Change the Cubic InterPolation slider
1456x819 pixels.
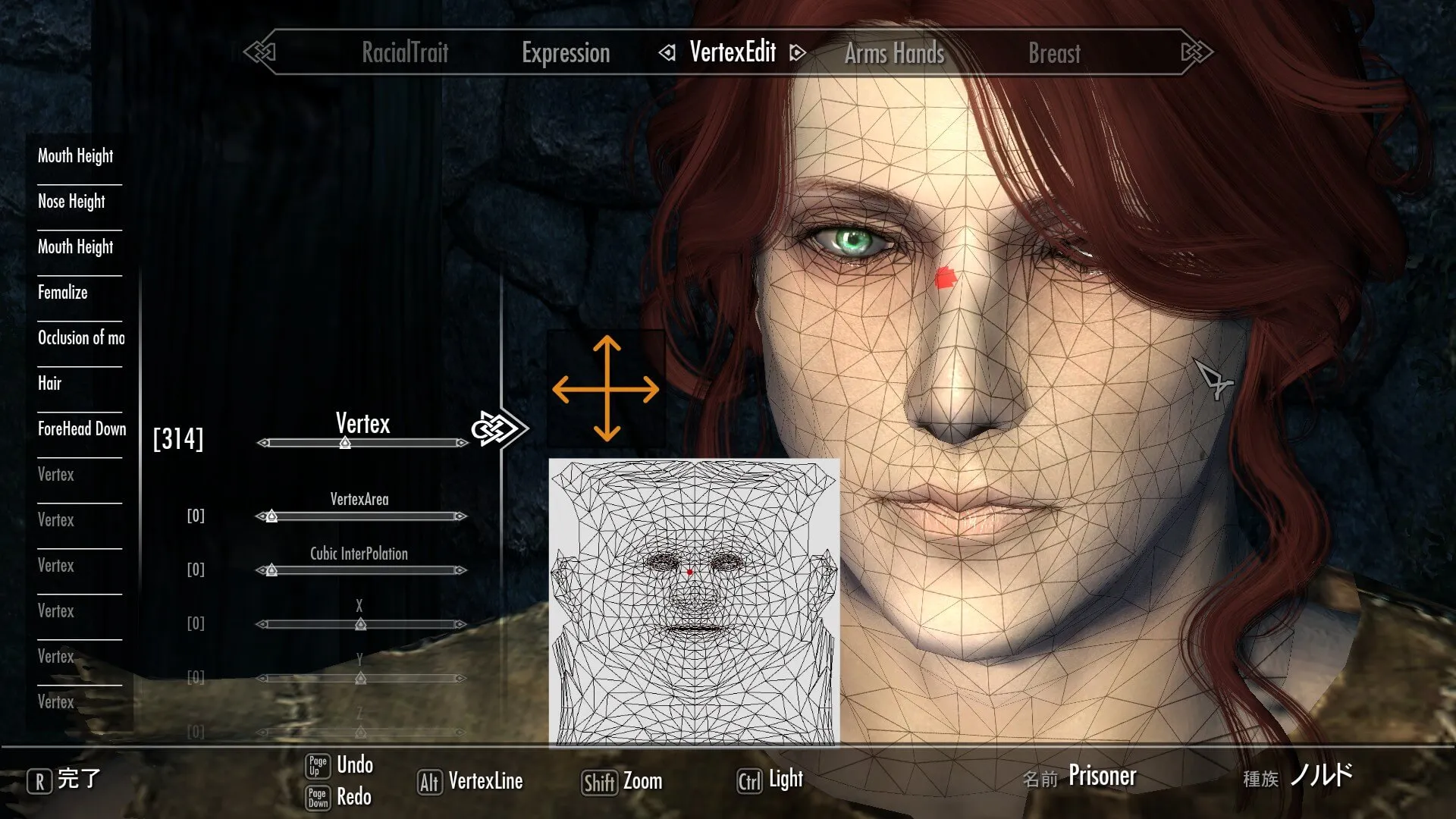point(271,570)
